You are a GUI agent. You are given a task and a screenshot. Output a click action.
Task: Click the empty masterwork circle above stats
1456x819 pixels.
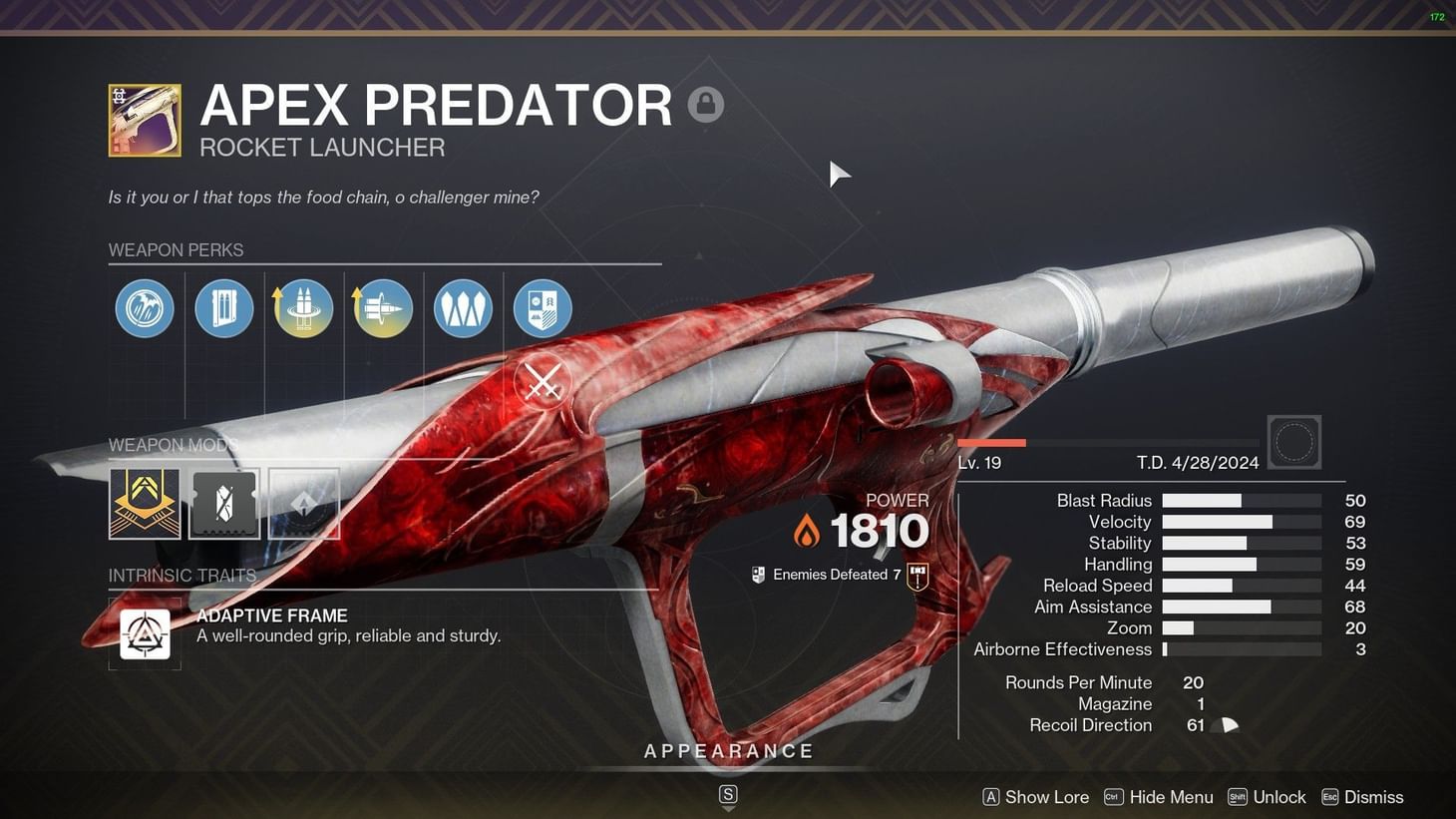click(x=1294, y=441)
